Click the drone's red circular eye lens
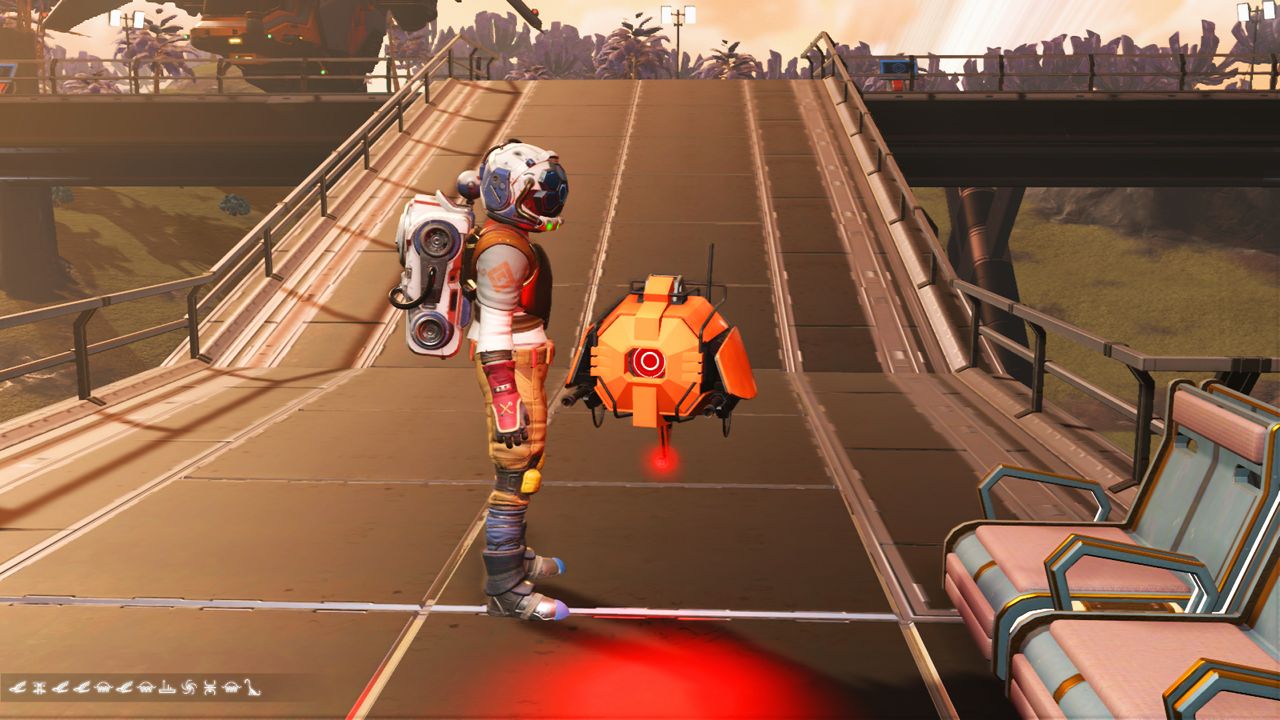This screenshot has width=1280, height=720. pos(648,363)
